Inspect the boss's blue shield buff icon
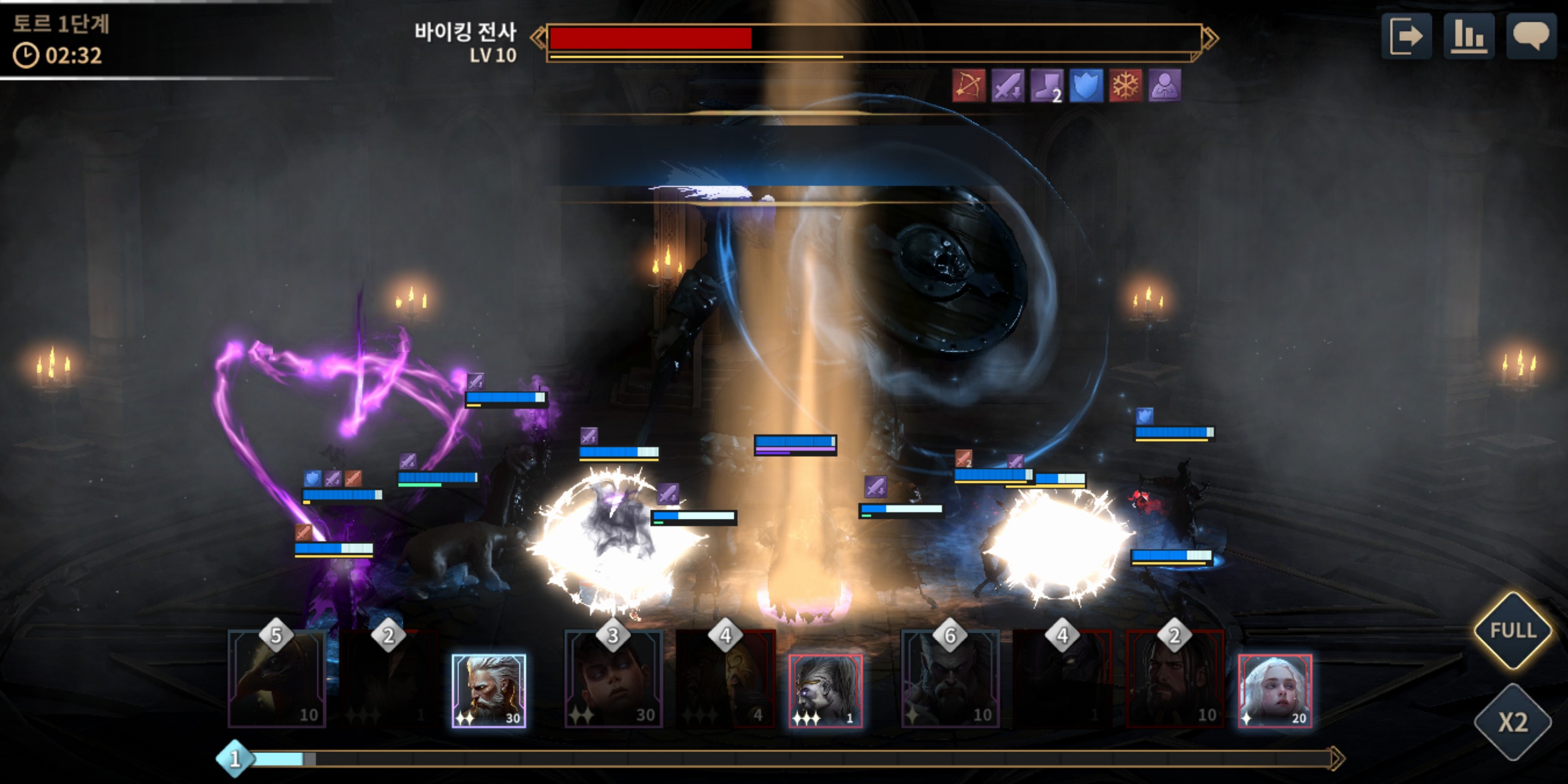Viewport: 1568px width, 784px height. [x=1086, y=85]
